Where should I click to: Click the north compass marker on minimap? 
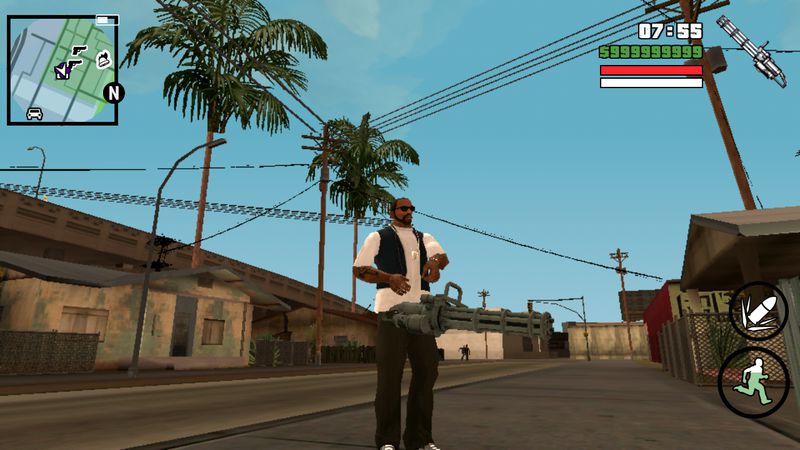tap(114, 93)
